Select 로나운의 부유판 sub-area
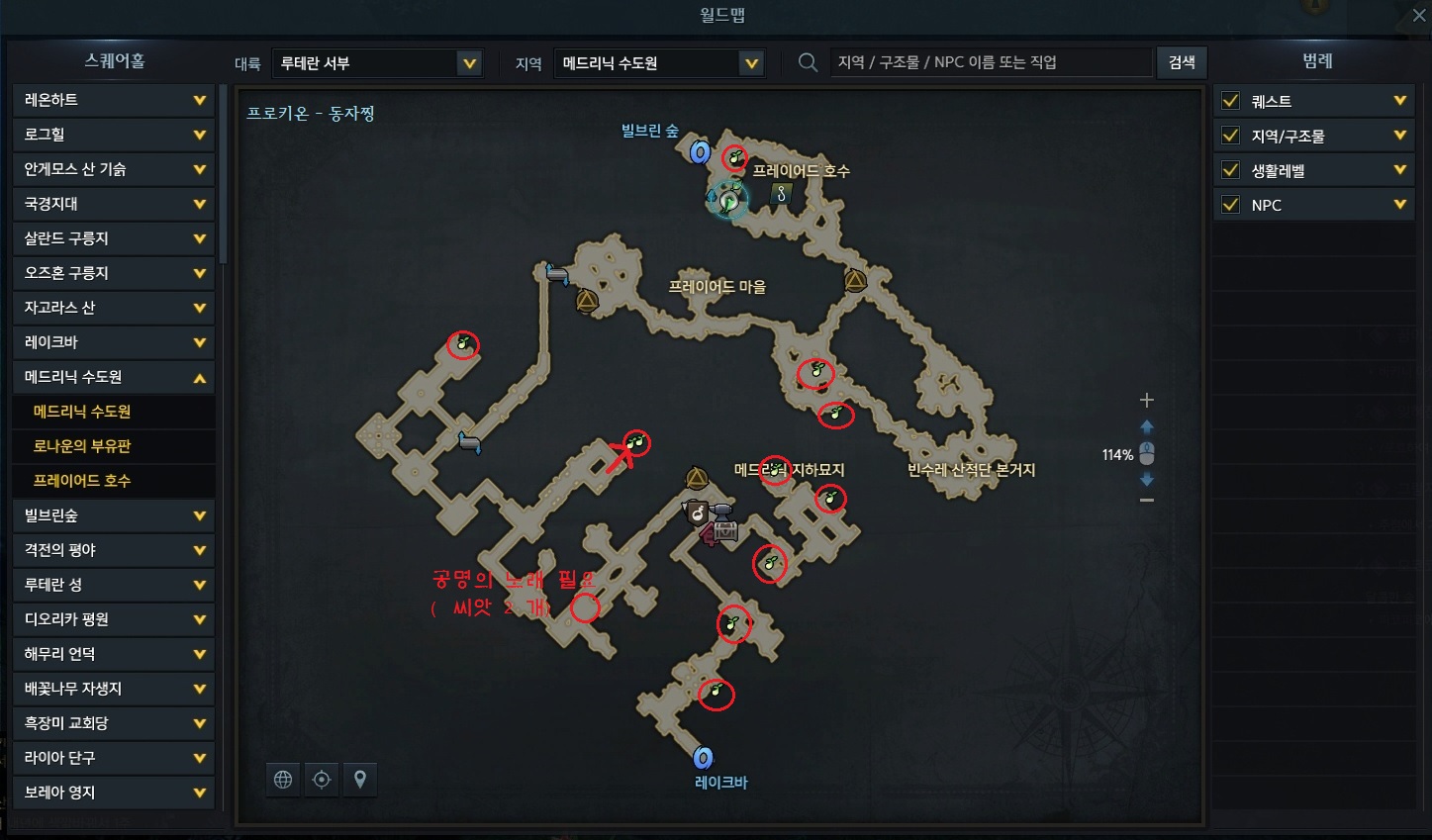 (x=82, y=446)
